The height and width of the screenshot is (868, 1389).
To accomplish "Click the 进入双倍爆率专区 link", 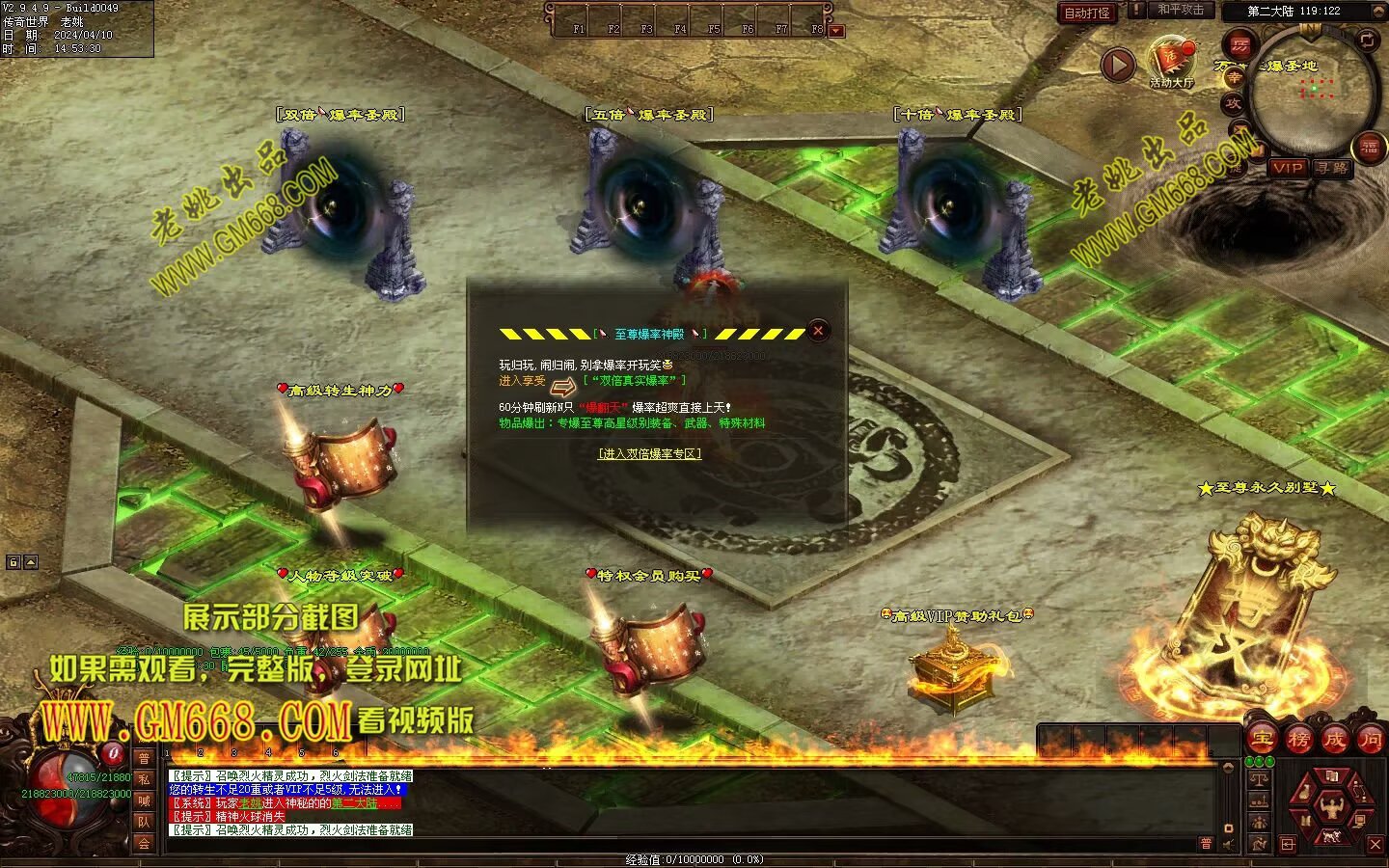I will pos(649,453).
